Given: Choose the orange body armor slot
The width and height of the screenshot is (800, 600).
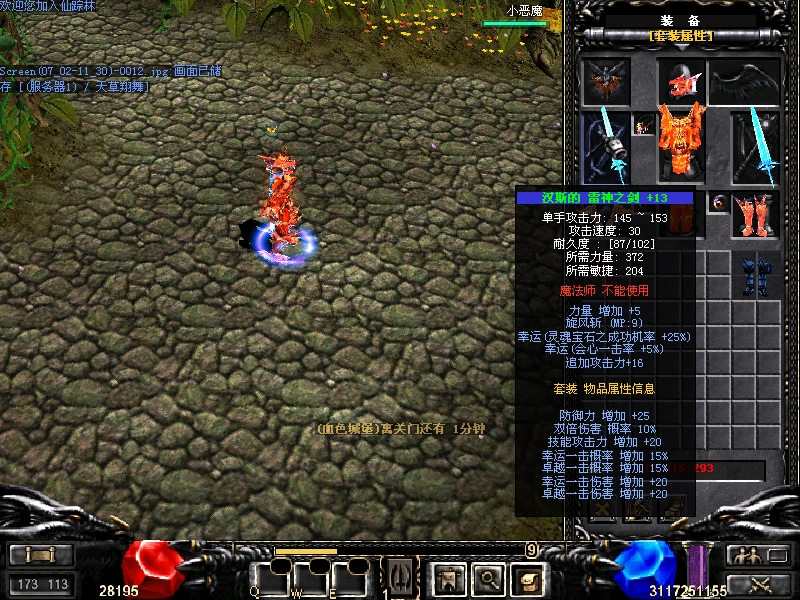Looking at the screenshot, I should point(681,140).
